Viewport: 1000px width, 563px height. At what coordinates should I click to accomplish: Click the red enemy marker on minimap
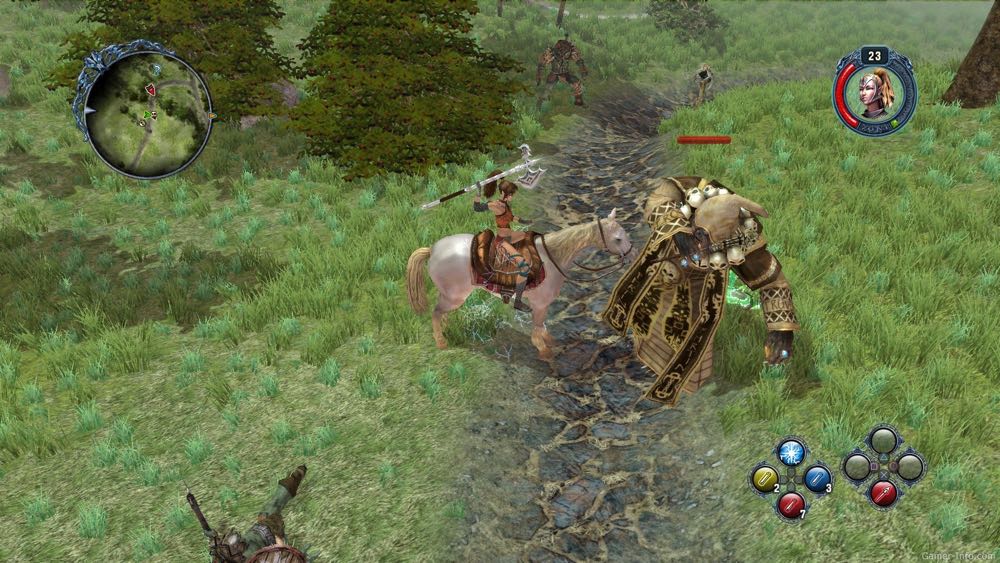point(151,90)
